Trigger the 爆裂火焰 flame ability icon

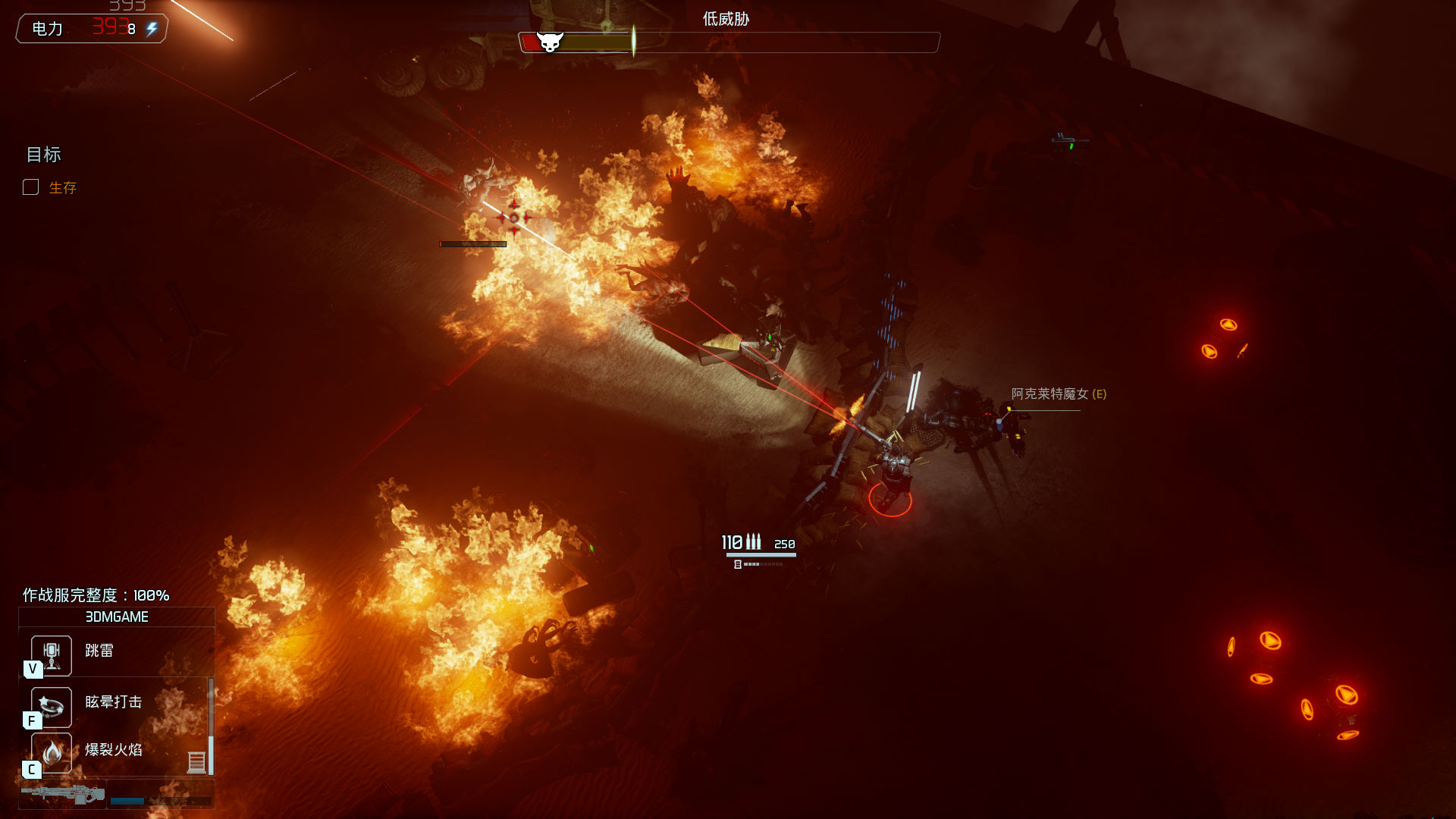click(x=52, y=752)
